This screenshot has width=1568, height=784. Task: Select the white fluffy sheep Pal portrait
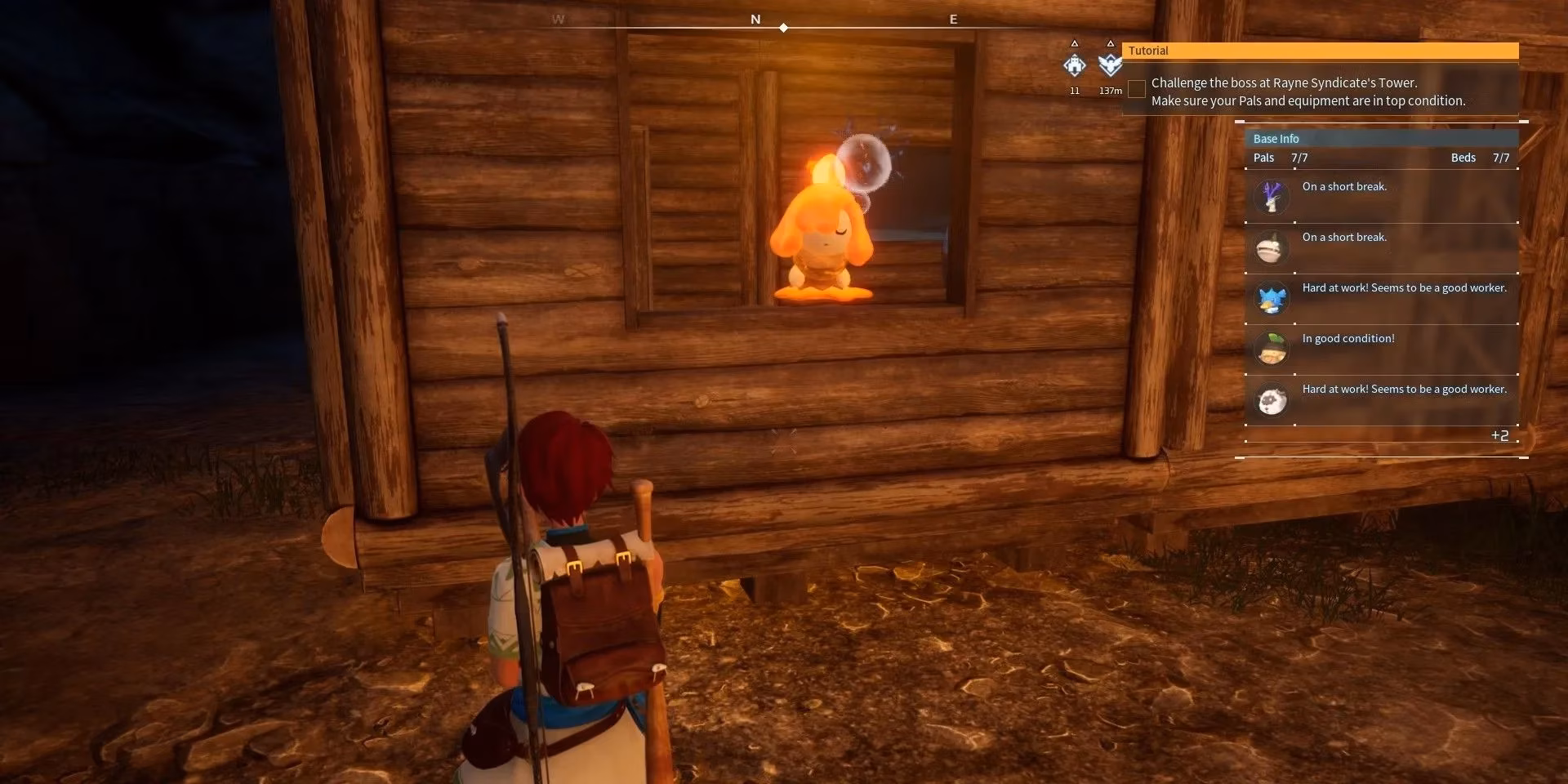point(1272,400)
